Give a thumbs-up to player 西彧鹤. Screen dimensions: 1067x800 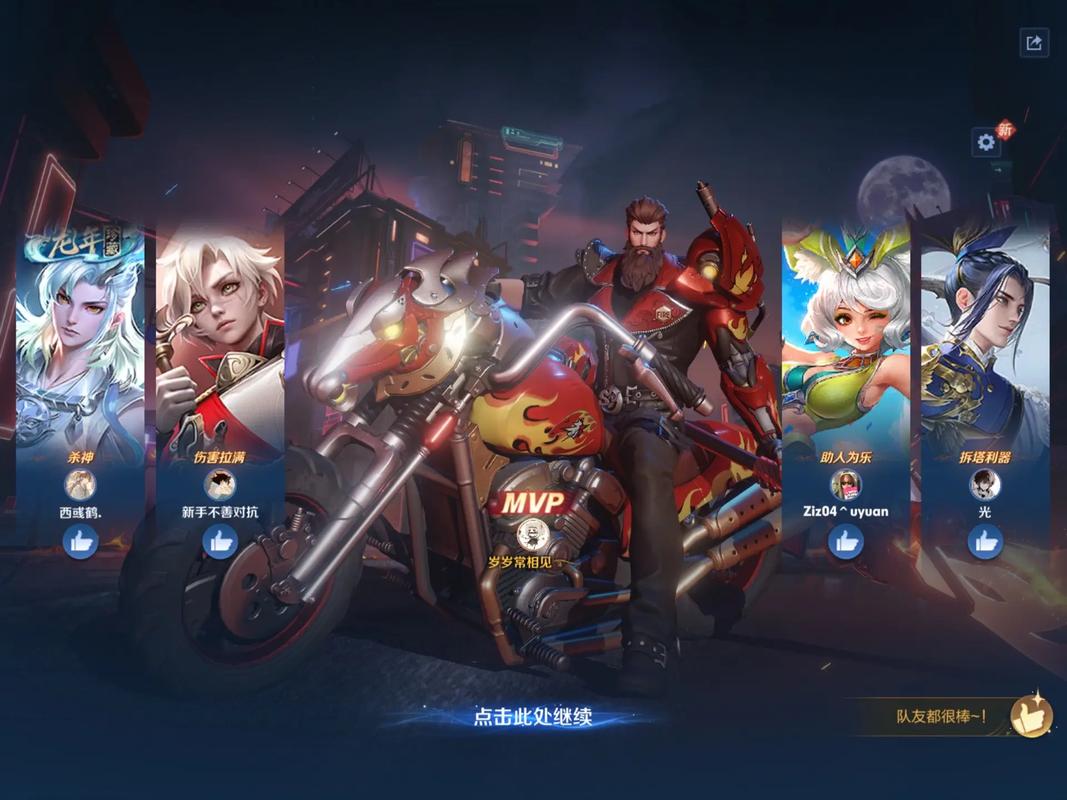click(80, 541)
